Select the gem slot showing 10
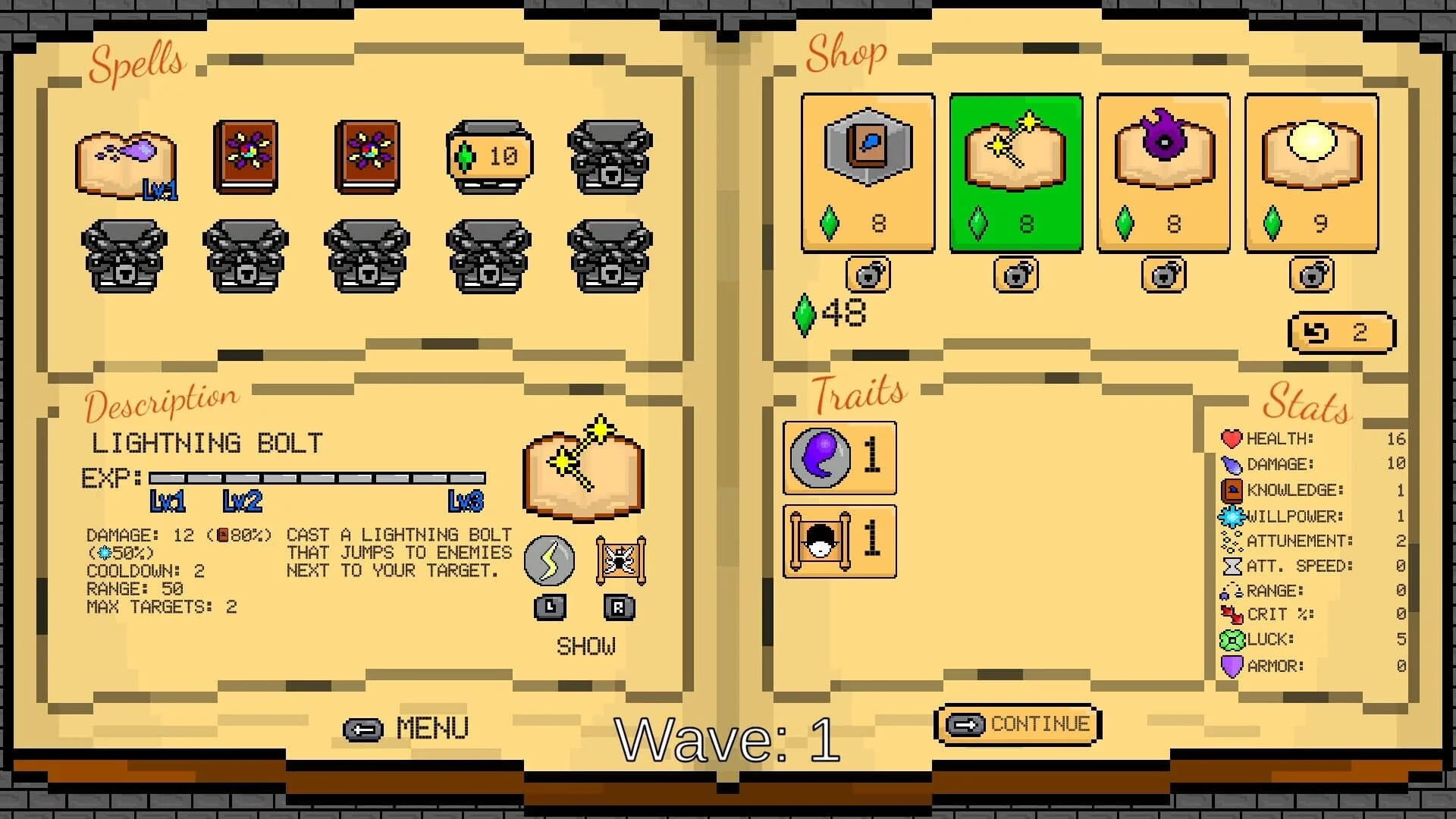Screen dimensions: 1456x819 pyautogui.click(x=488, y=155)
